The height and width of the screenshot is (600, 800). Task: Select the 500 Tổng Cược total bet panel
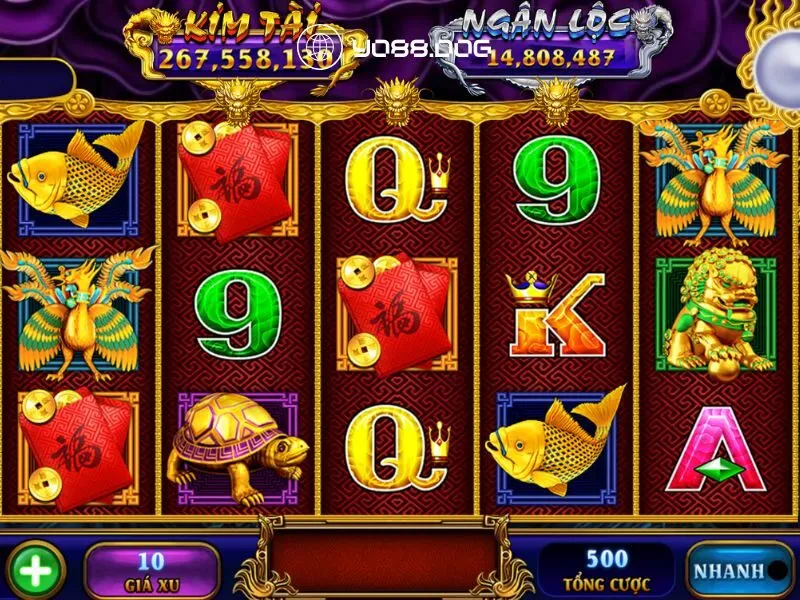(x=607, y=571)
